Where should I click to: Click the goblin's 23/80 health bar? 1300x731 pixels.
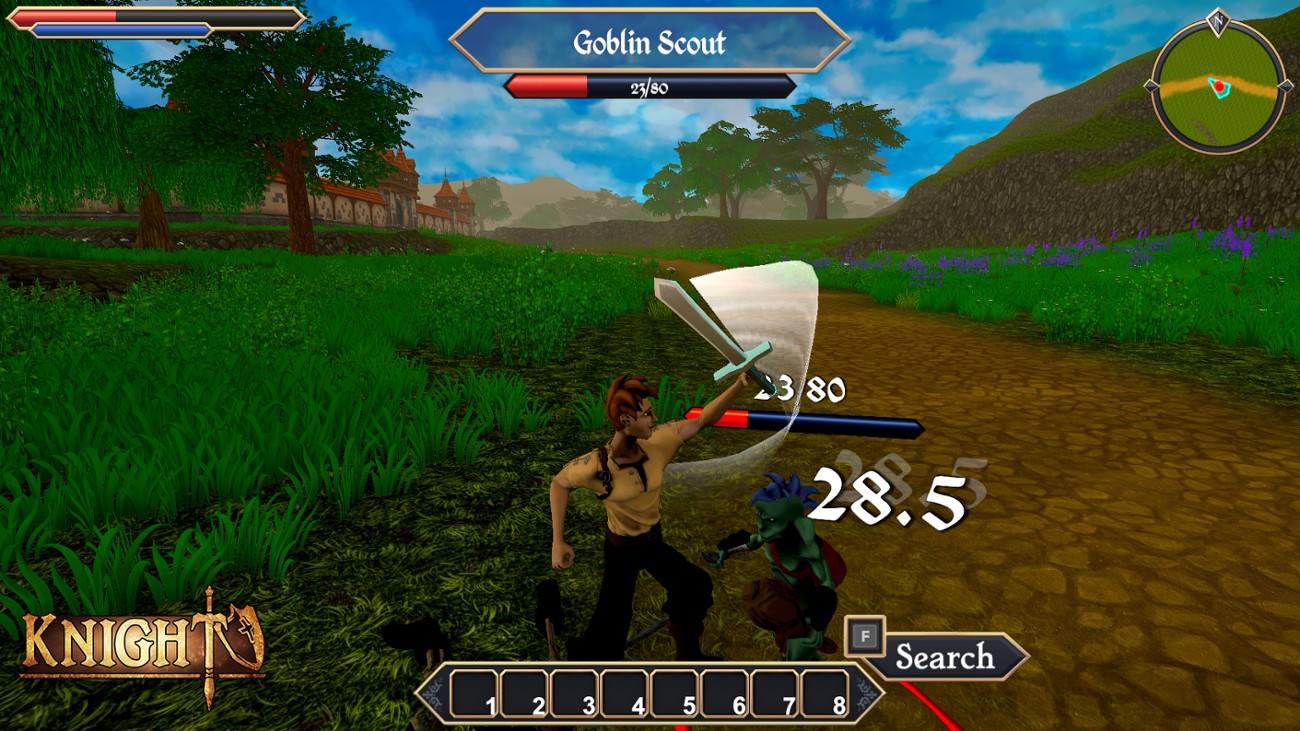pos(649,87)
